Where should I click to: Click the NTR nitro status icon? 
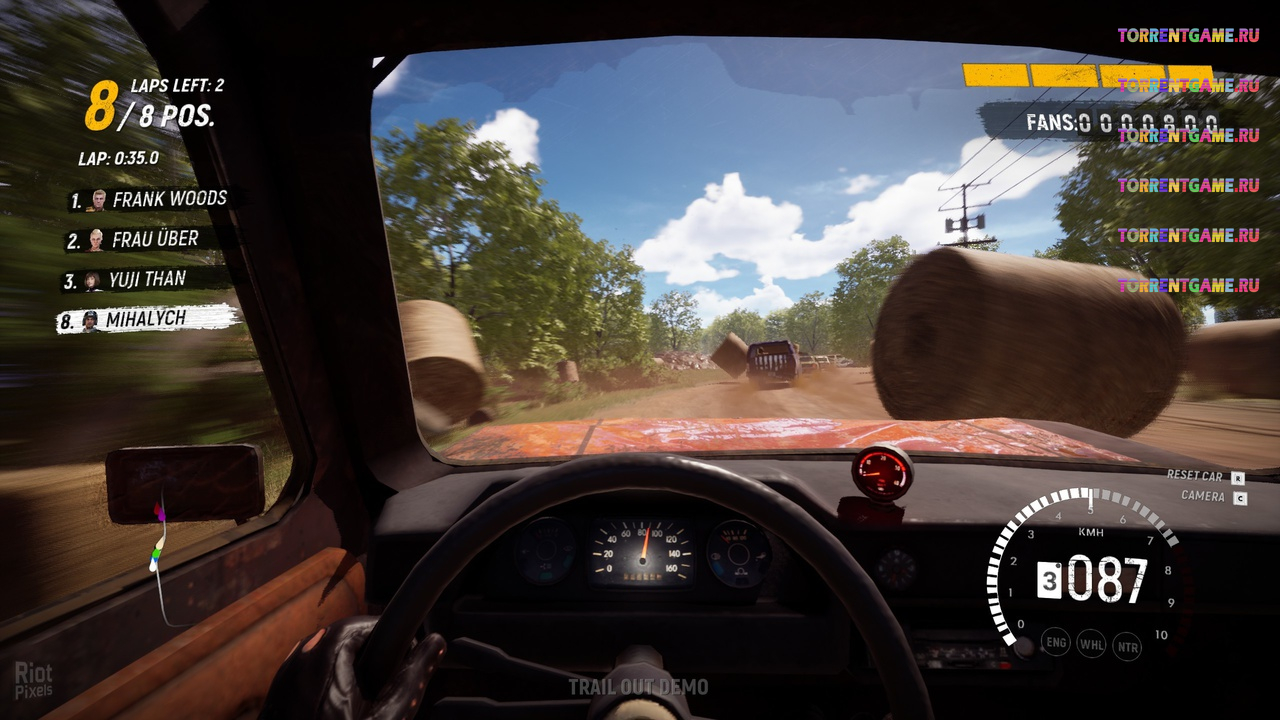point(1127,647)
